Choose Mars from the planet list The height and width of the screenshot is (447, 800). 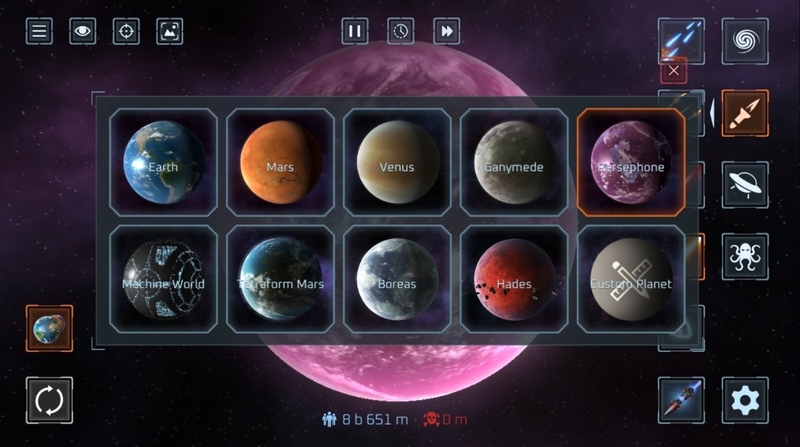280,162
